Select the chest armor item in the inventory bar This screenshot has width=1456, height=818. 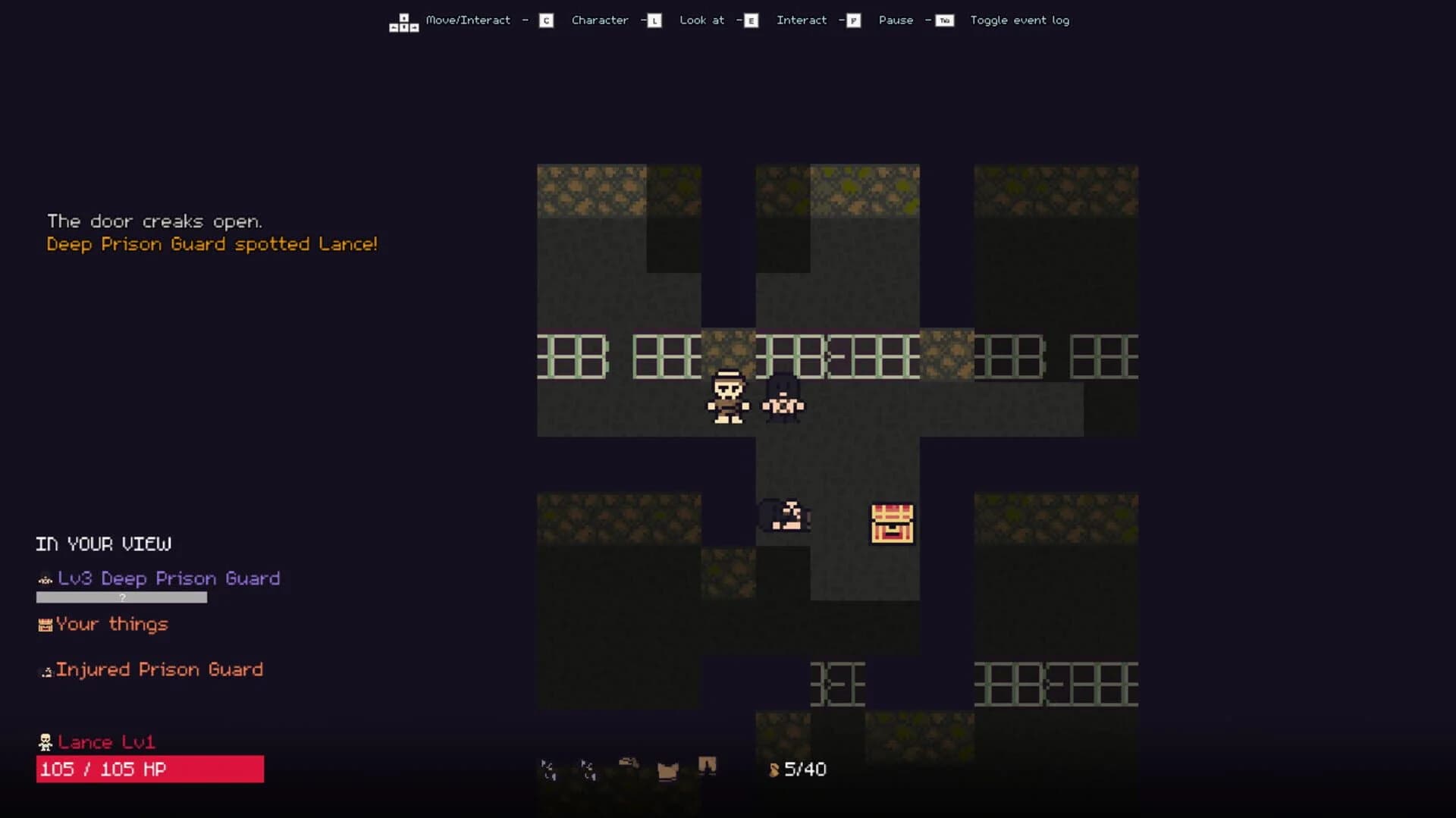[x=667, y=769]
